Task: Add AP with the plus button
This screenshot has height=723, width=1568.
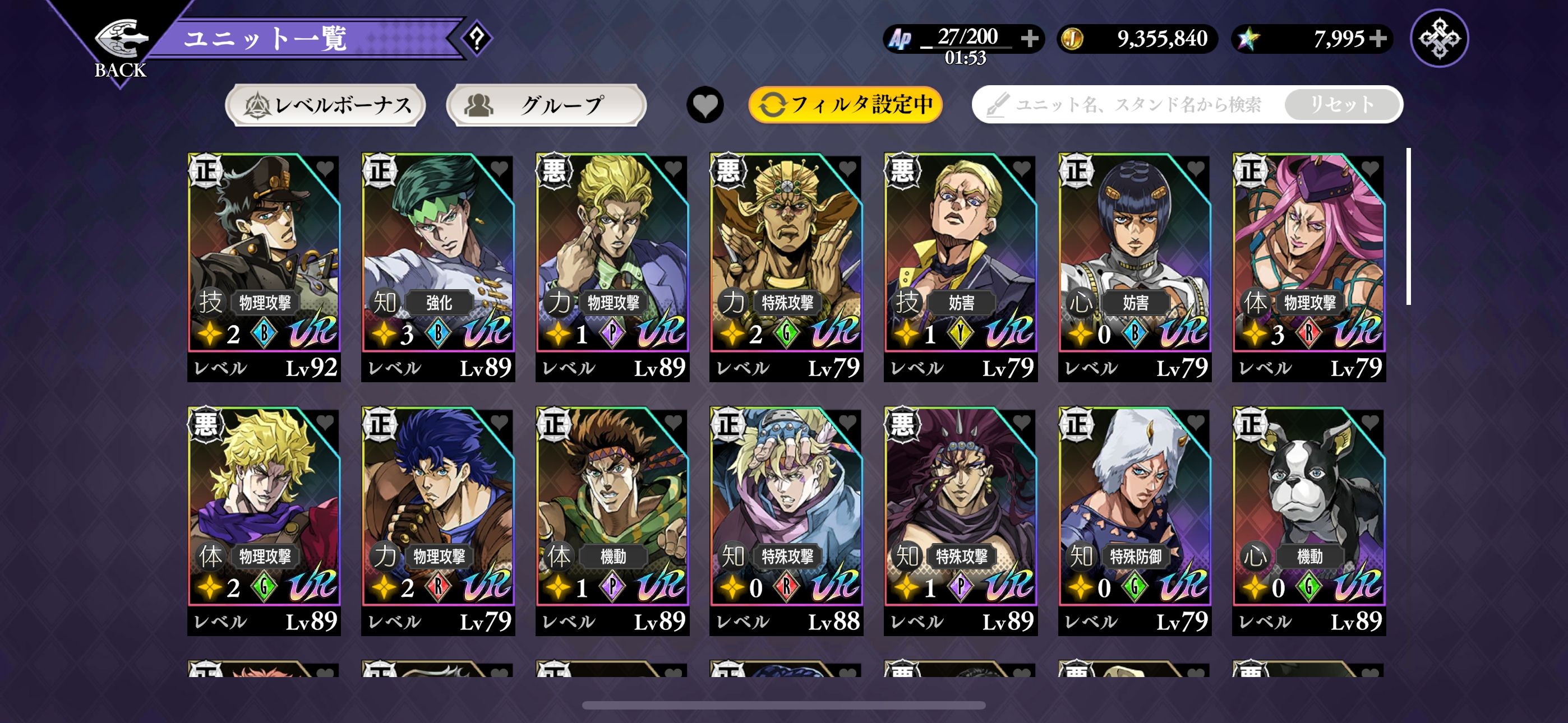Action: (x=1030, y=38)
